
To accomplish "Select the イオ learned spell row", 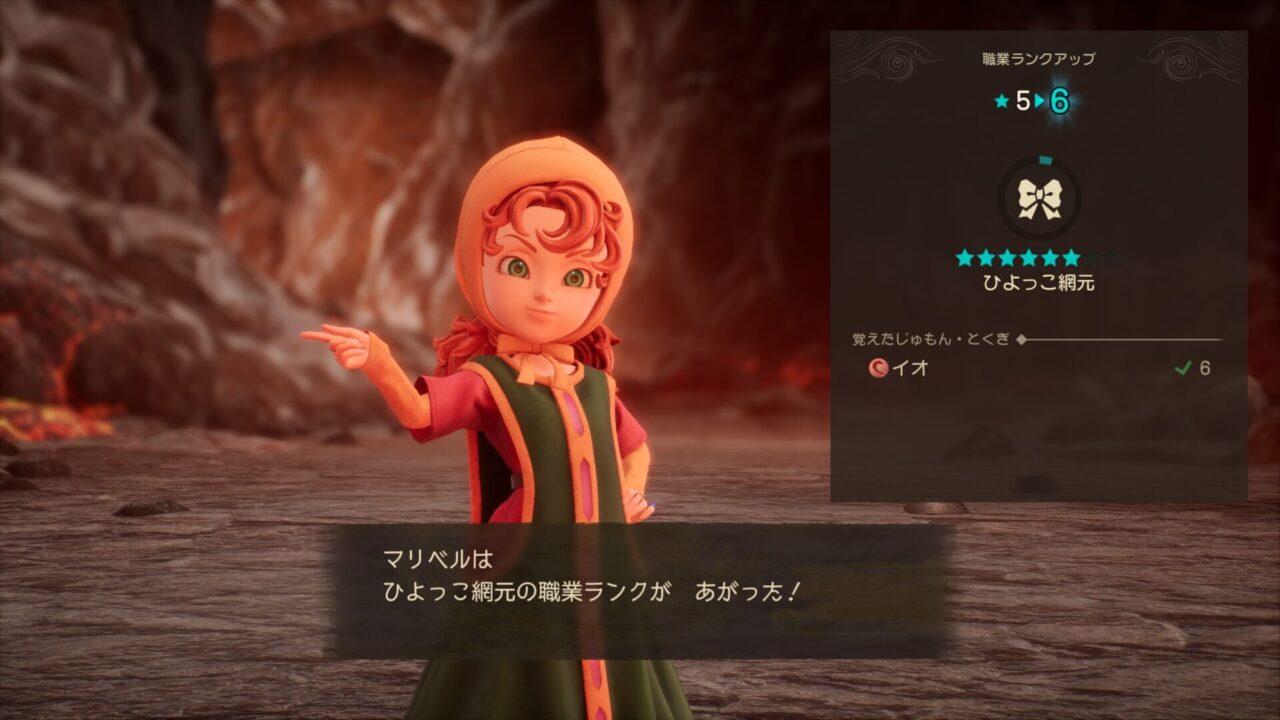I will [x=1038, y=368].
